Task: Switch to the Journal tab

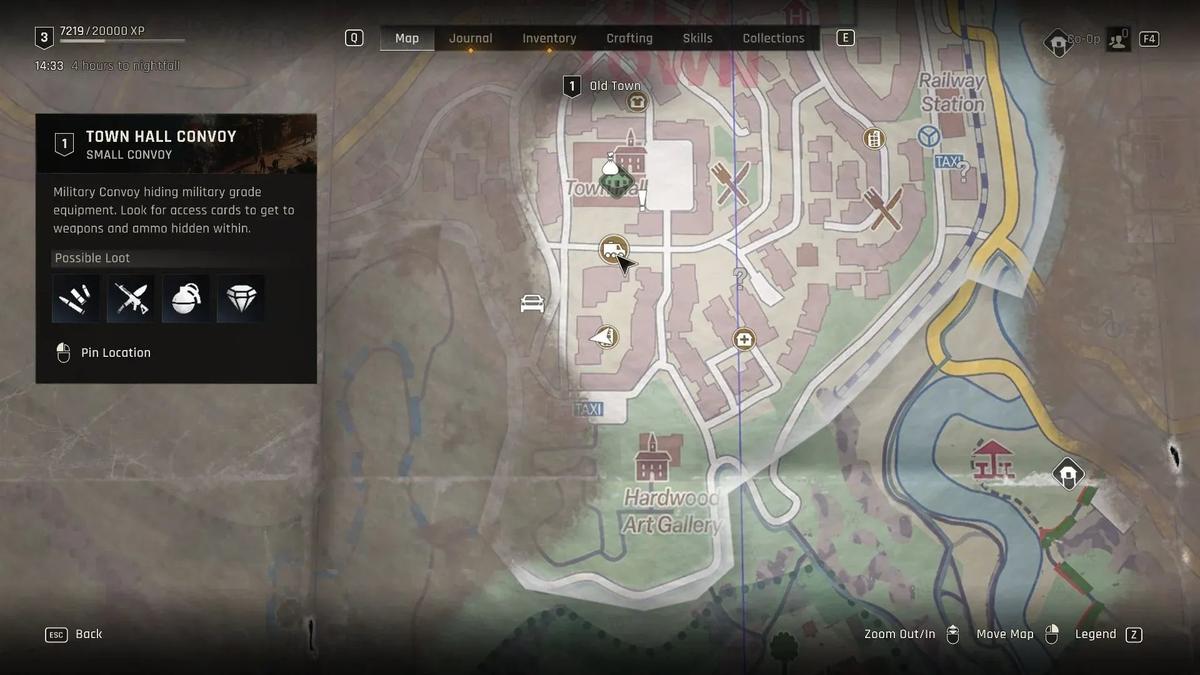Action: click(x=470, y=38)
